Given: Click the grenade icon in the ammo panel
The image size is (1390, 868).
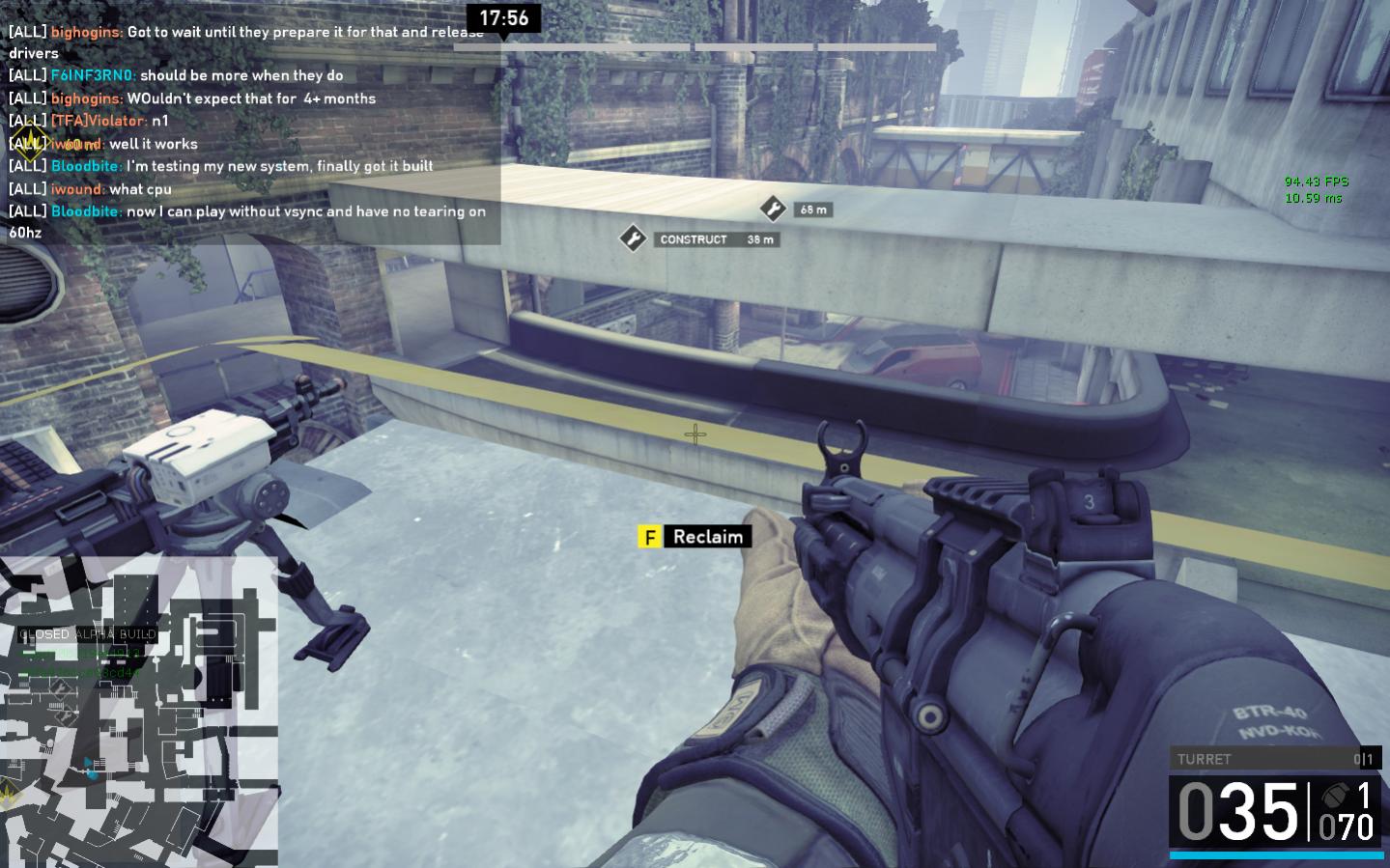Looking at the screenshot, I should [x=1334, y=797].
